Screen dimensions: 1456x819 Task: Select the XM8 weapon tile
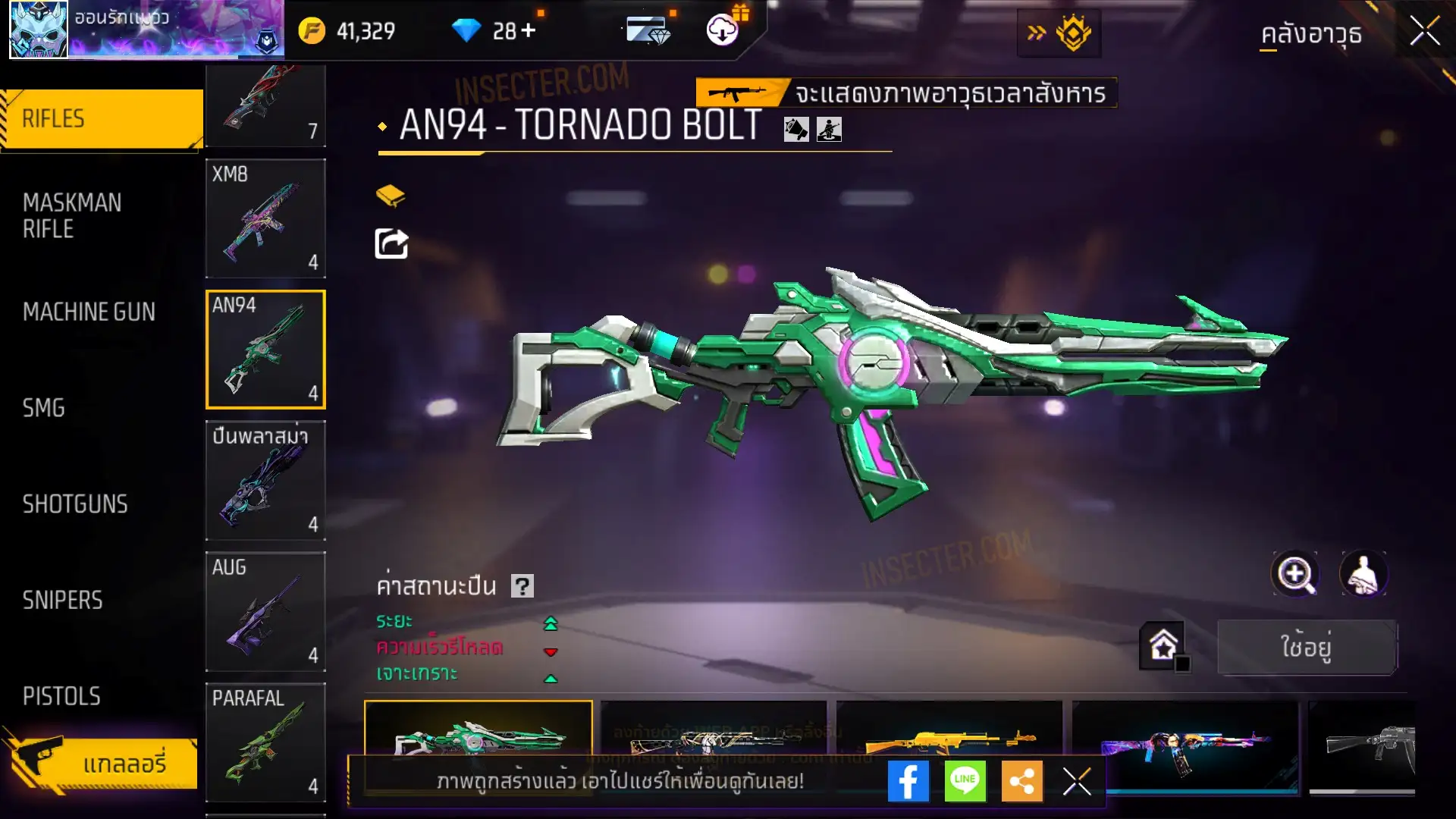point(265,218)
